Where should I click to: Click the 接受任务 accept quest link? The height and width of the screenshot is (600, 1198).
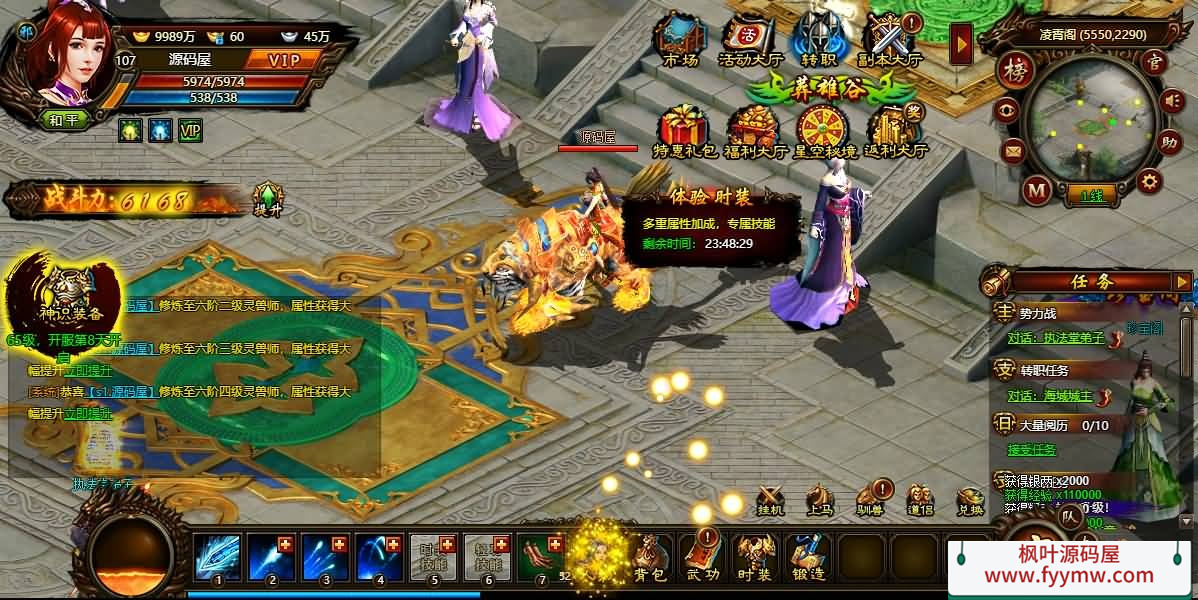click(1030, 448)
